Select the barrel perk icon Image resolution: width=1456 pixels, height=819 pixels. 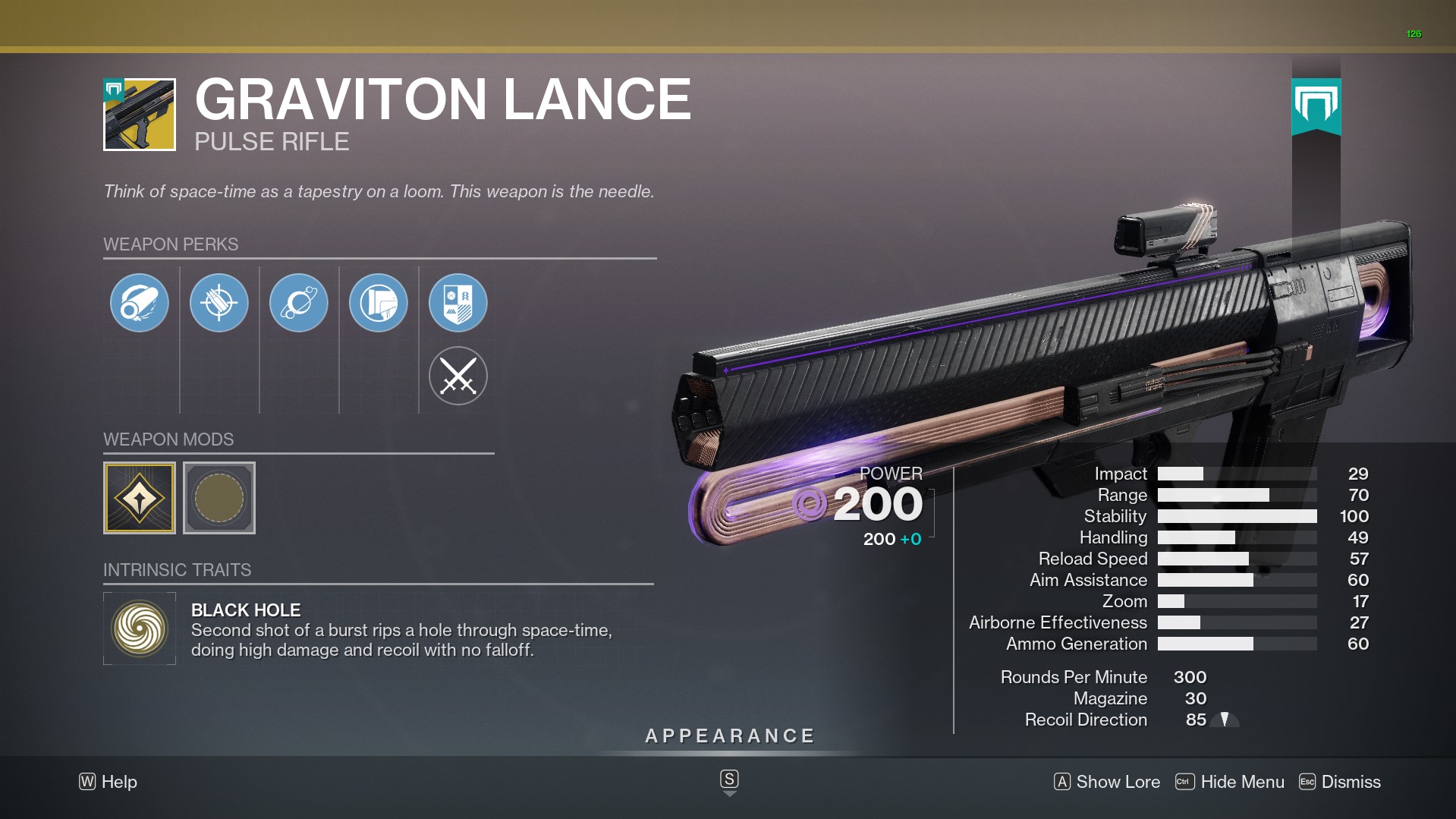click(x=140, y=303)
